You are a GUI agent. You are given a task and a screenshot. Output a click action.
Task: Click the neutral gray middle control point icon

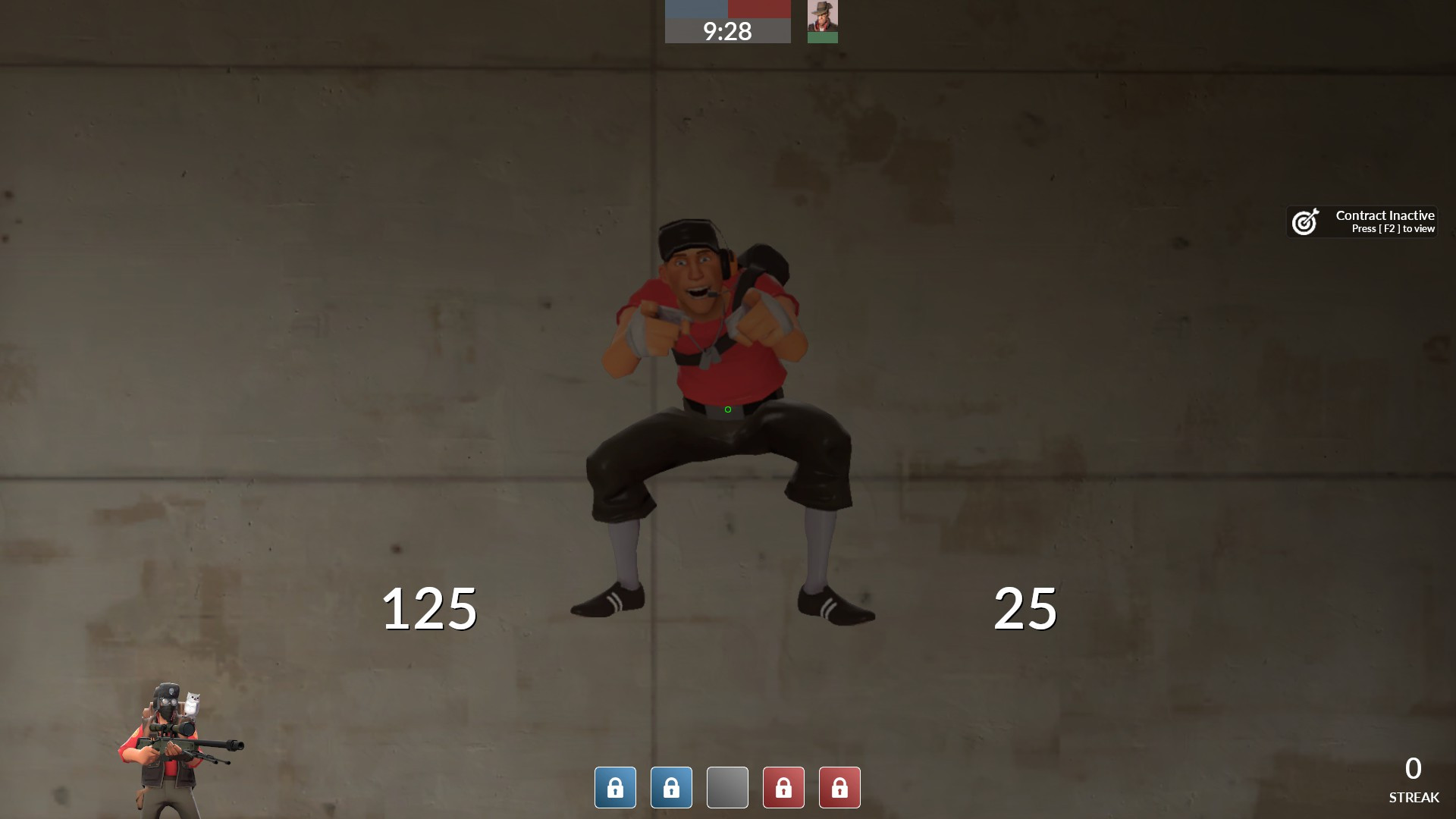pos(727,787)
